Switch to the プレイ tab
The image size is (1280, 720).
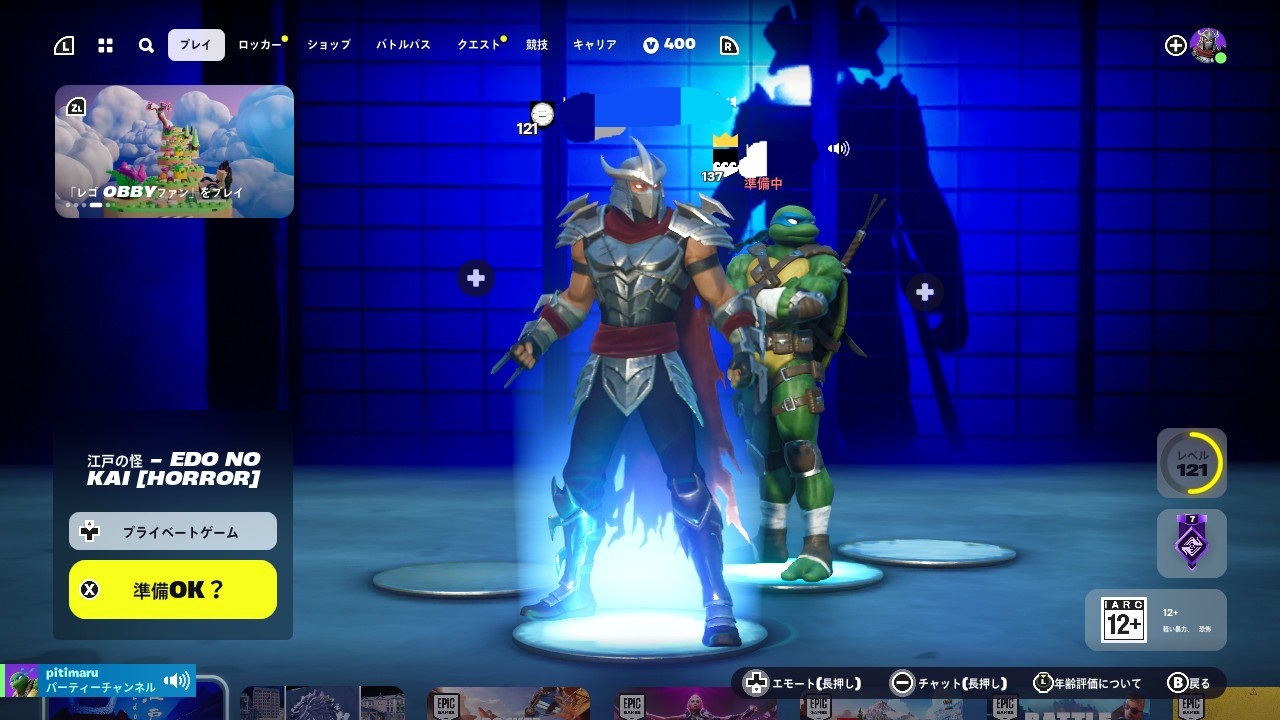click(x=196, y=45)
